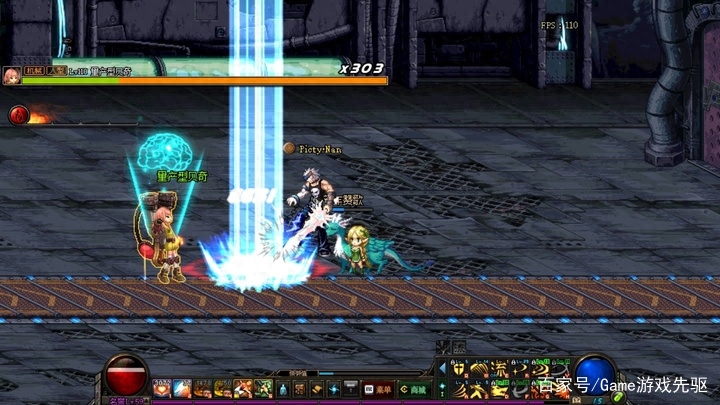The width and height of the screenshot is (720, 405).
Task: Click the boss portrait on the health bar
Action: click(x=12, y=76)
